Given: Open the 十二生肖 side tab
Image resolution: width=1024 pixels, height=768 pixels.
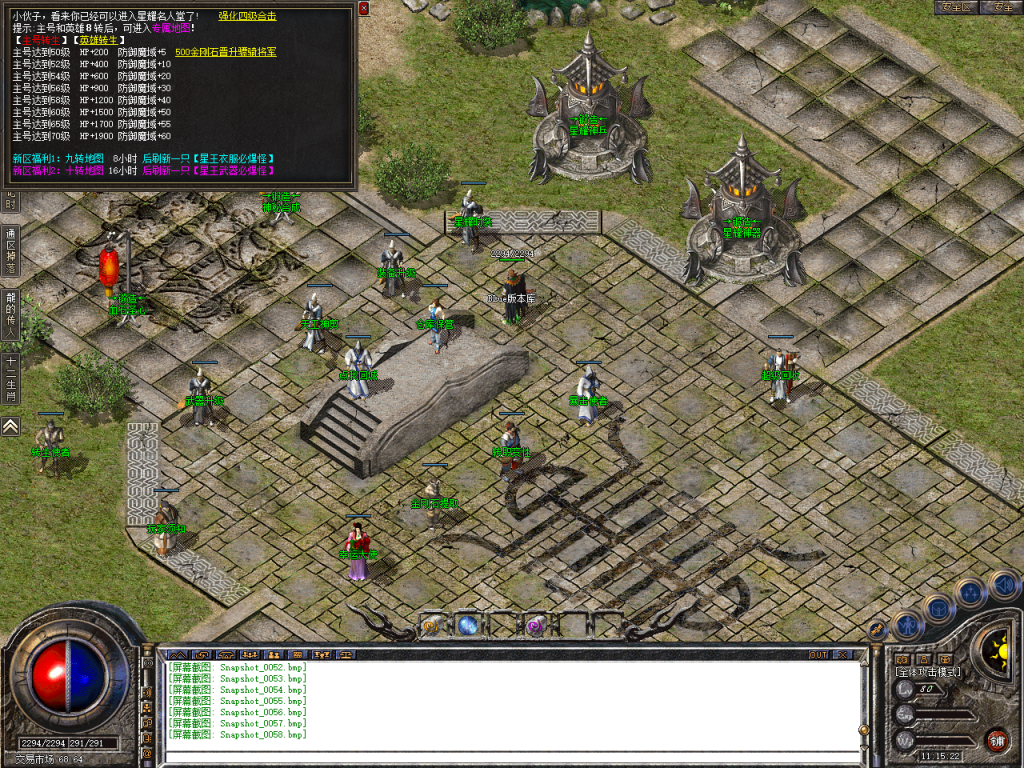Looking at the screenshot, I should (x=10, y=378).
